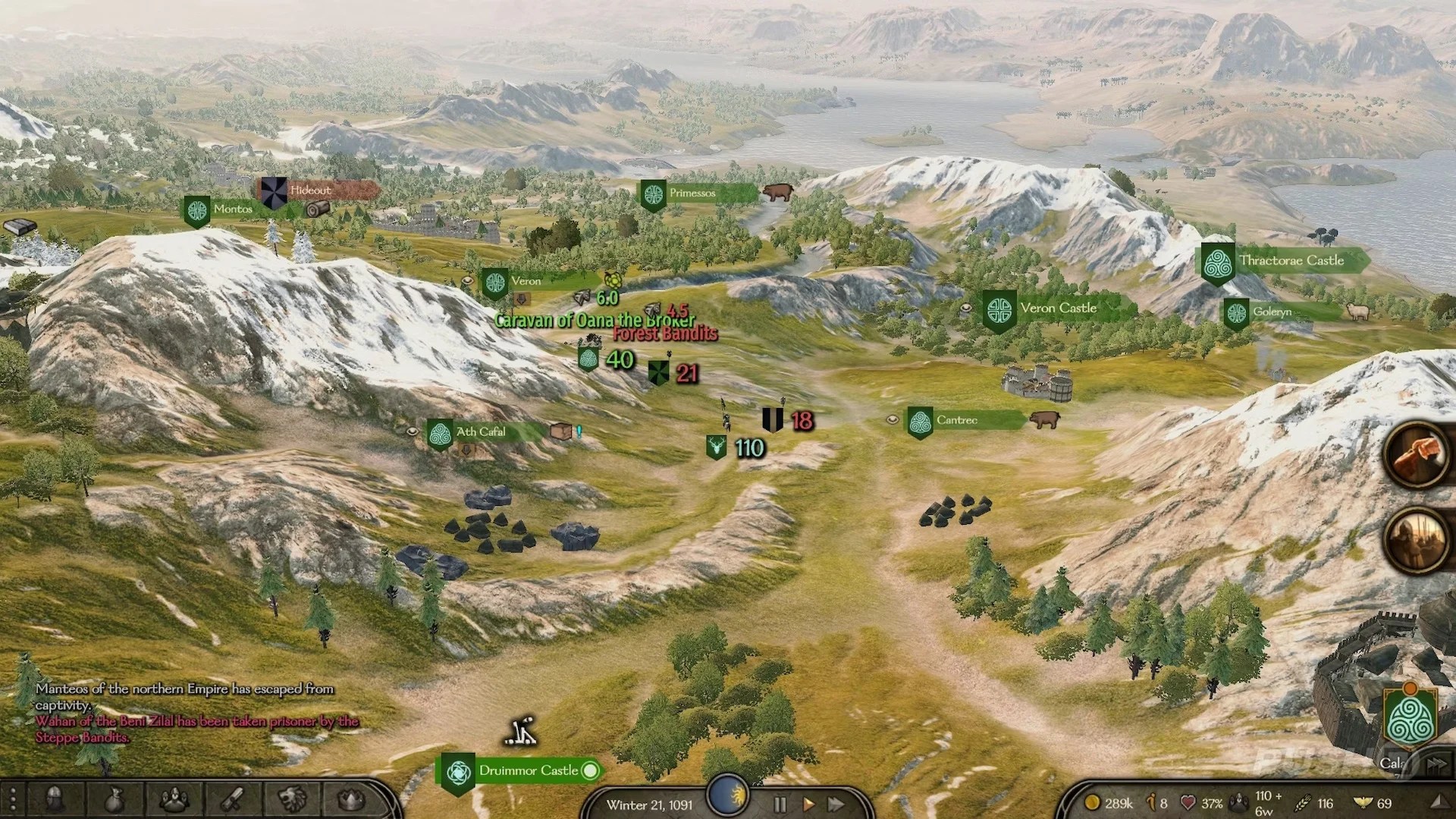Toggle the tracker circle beside Druimmor Castle
The image size is (1456, 819).
(591, 770)
